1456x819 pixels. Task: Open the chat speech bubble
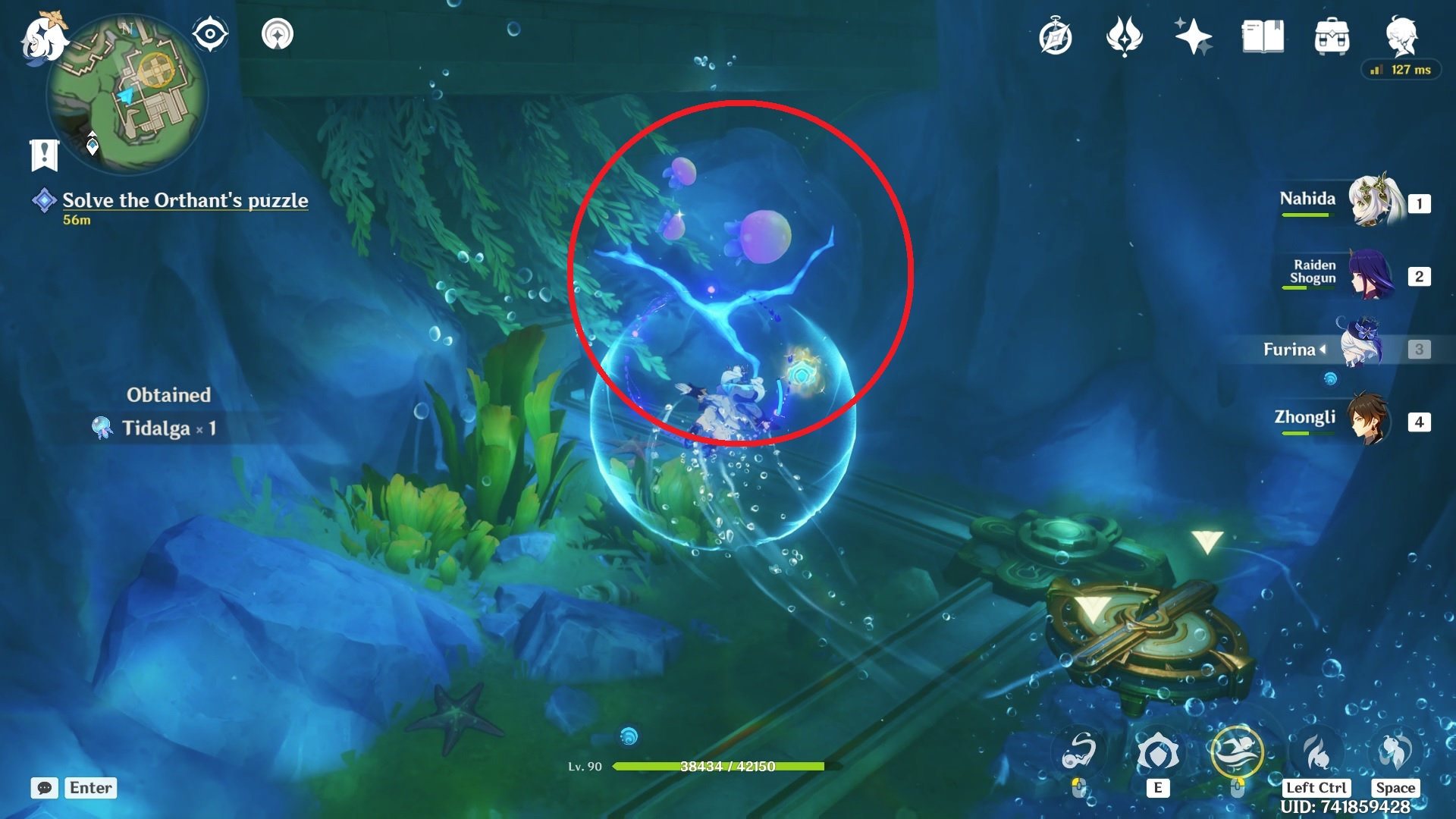(45, 788)
